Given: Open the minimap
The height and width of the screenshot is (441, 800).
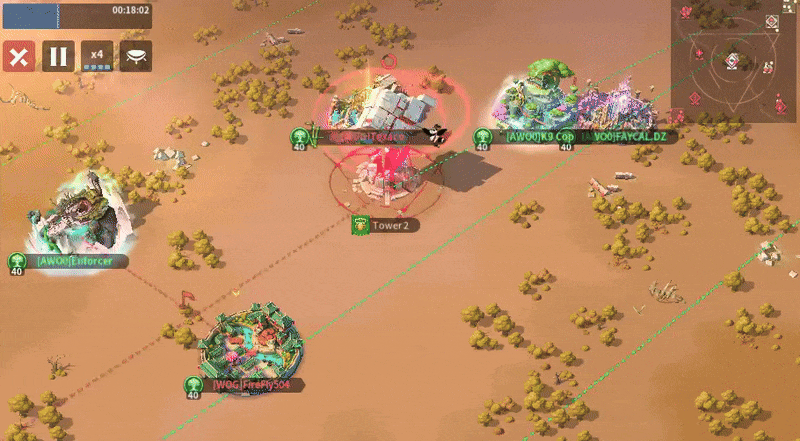Looking at the screenshot, I should pos(733,60).
